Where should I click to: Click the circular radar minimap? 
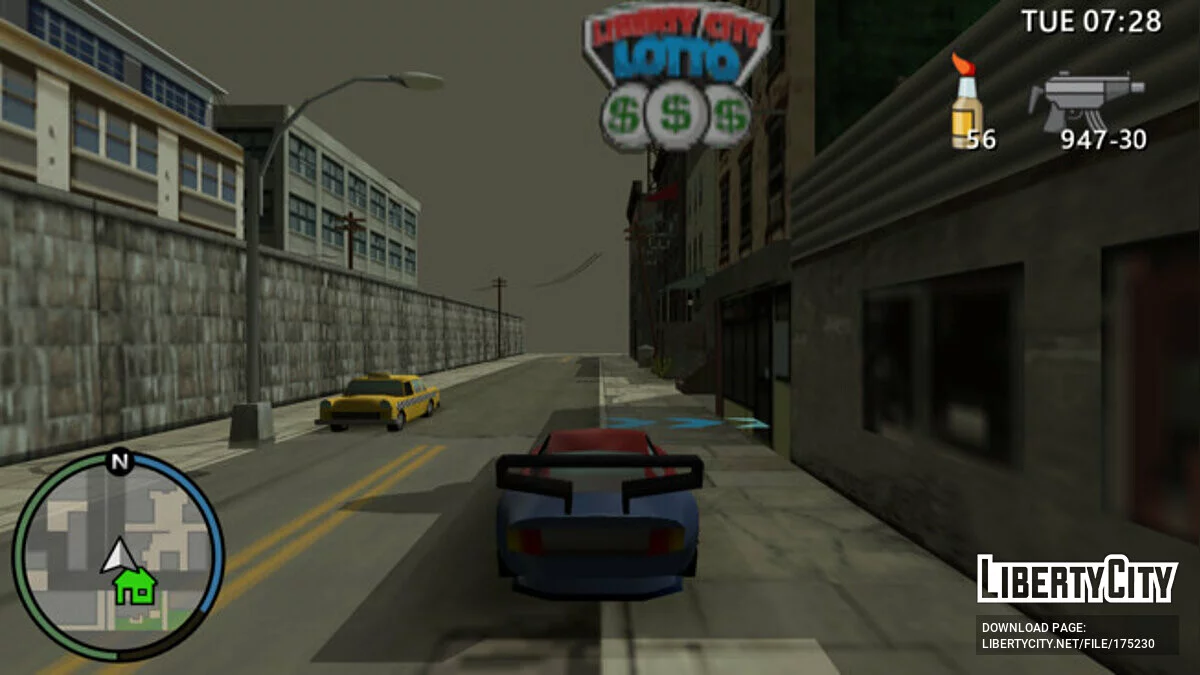coord(118,556)
